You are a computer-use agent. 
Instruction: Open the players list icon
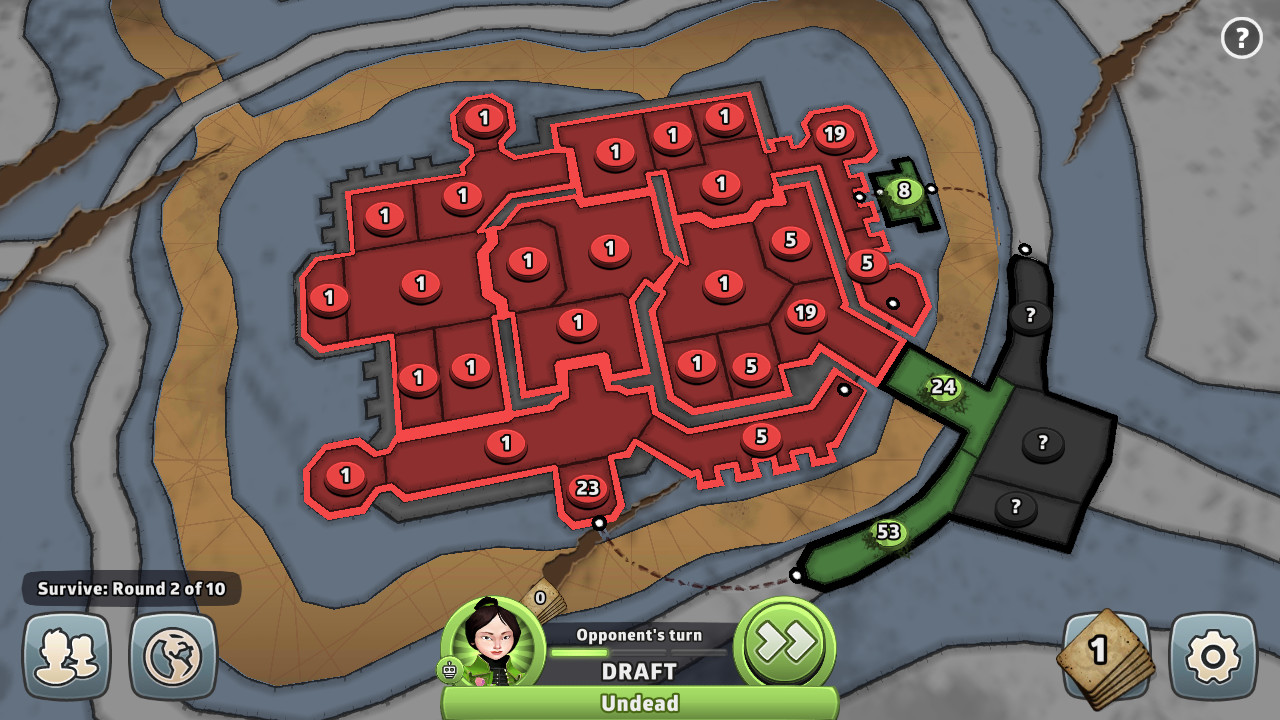coord(66,655)
